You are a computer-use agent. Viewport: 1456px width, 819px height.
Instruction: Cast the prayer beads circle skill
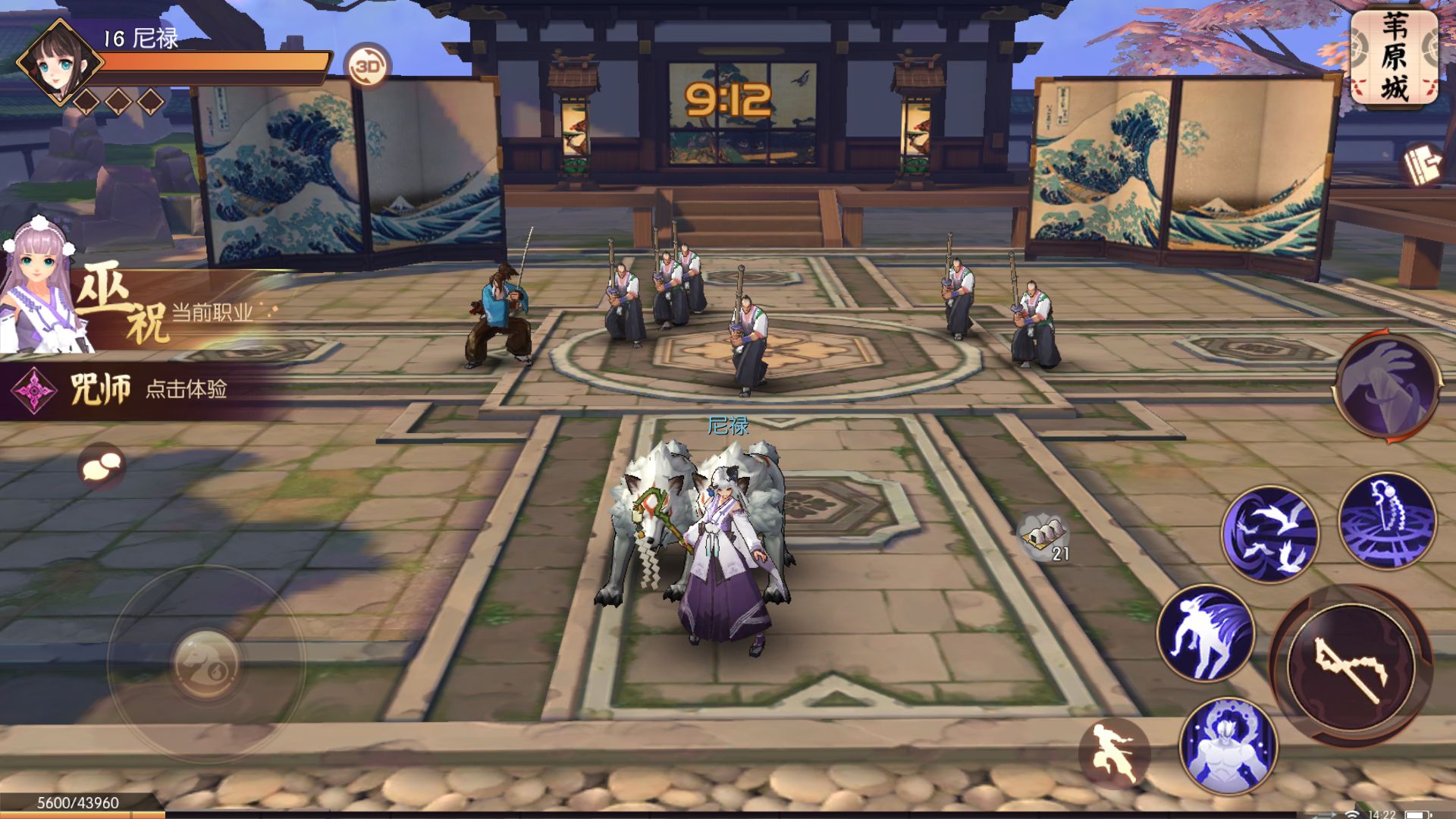point(1387,520)
